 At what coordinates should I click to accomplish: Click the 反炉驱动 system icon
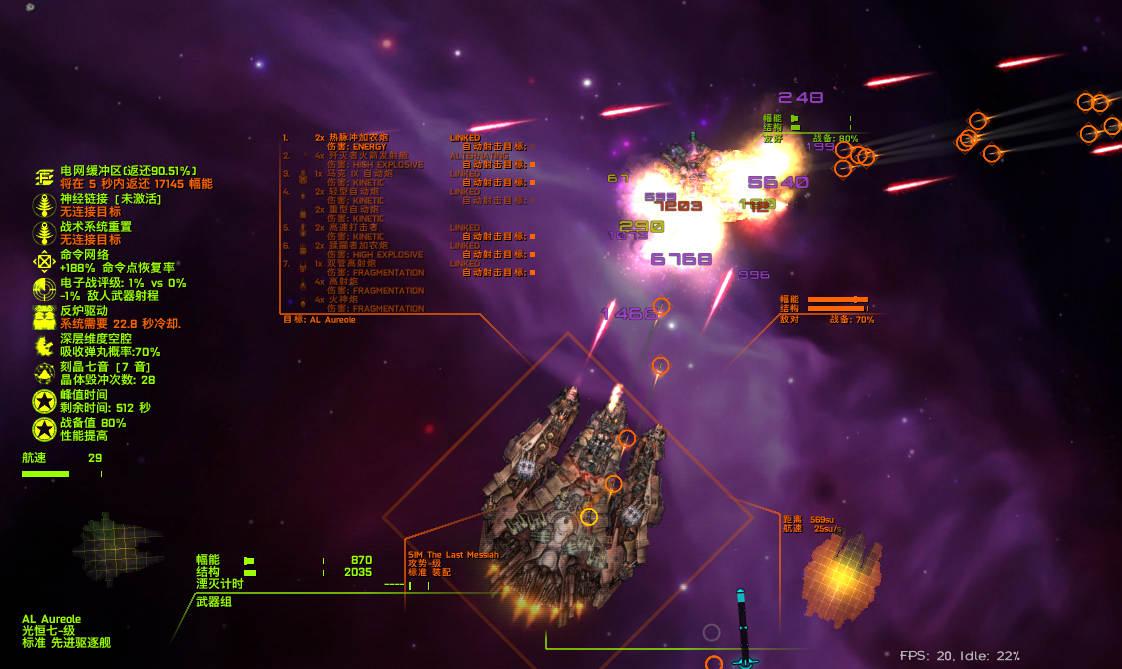click(44, 317)
